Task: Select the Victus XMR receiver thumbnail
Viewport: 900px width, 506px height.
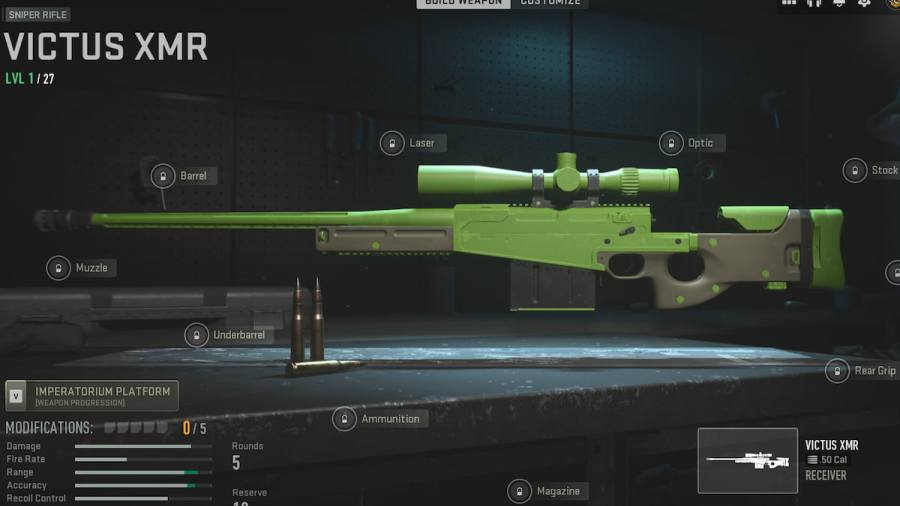Action: [747, 460]
